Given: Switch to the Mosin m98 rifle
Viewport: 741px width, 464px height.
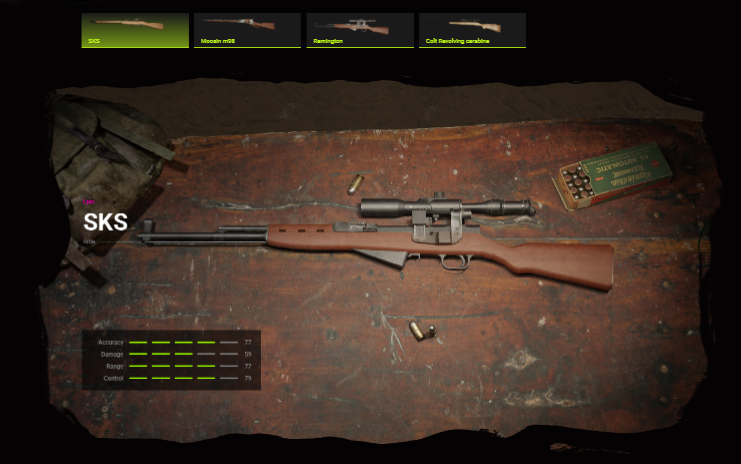Looking at the screenshot, I should 247,30.
